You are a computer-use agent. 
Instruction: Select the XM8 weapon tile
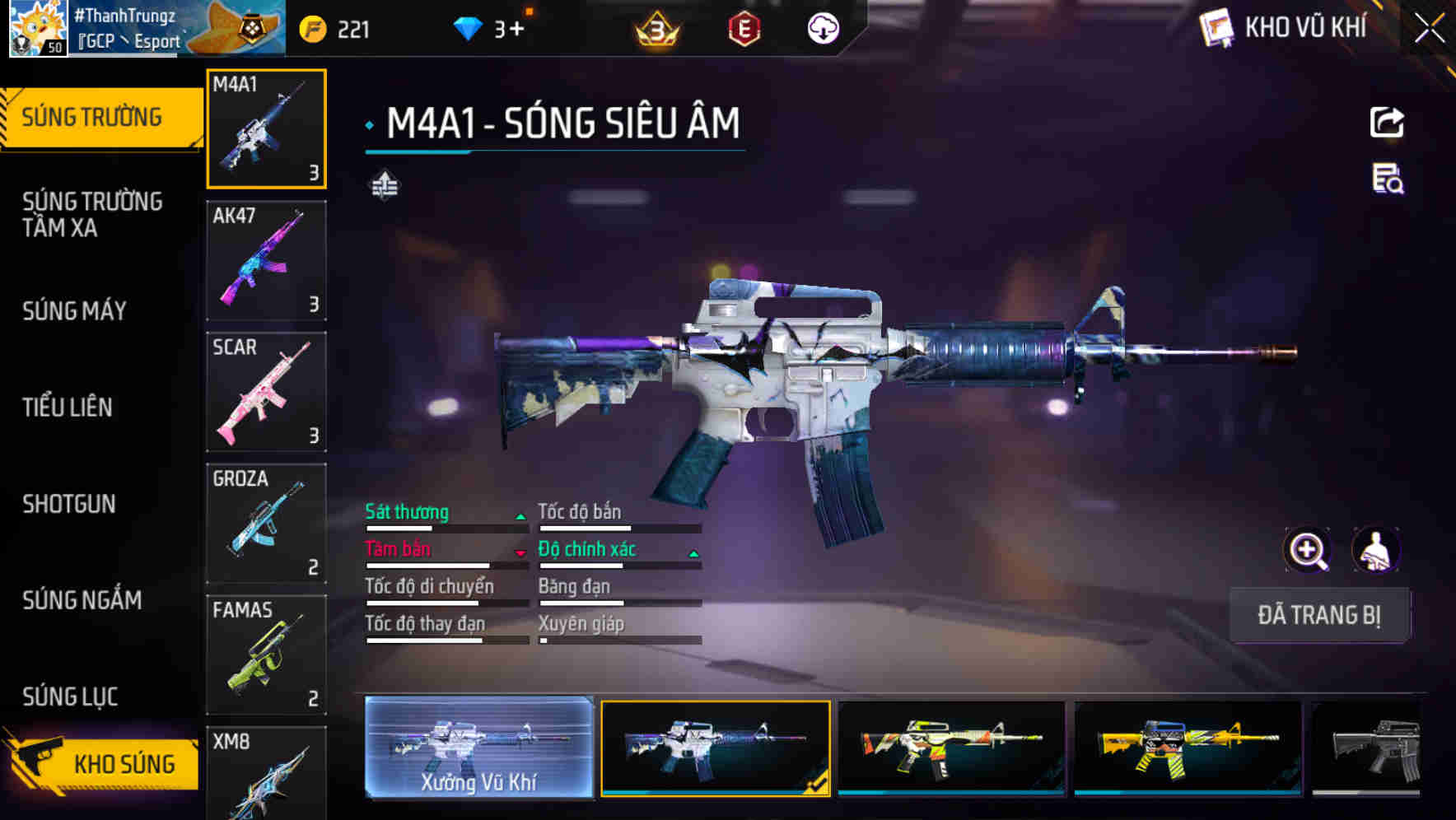266,774
